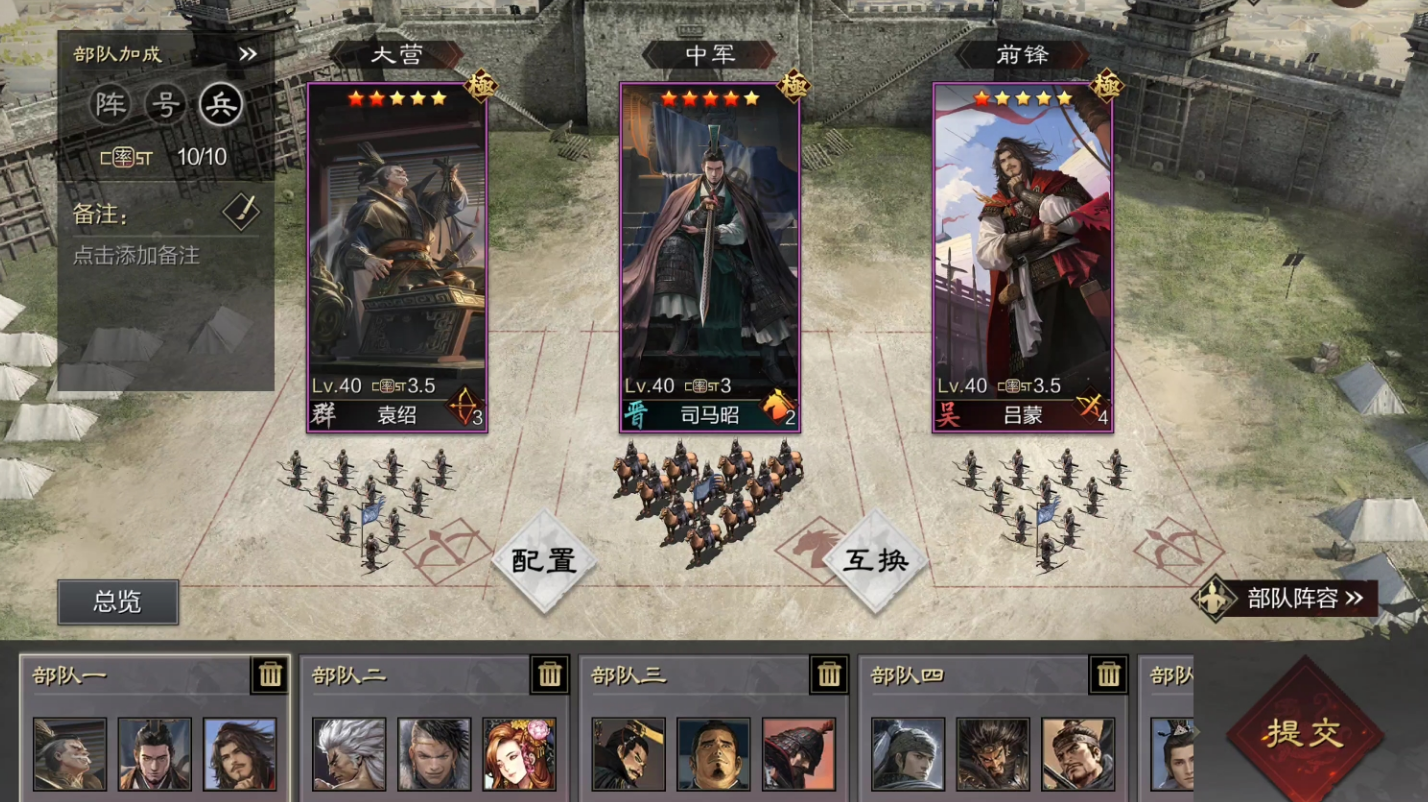Image resolution: width=1428 pixels, height=802 pixels.
Task: Open the 总览 overview
Action: tap(118, 602)
